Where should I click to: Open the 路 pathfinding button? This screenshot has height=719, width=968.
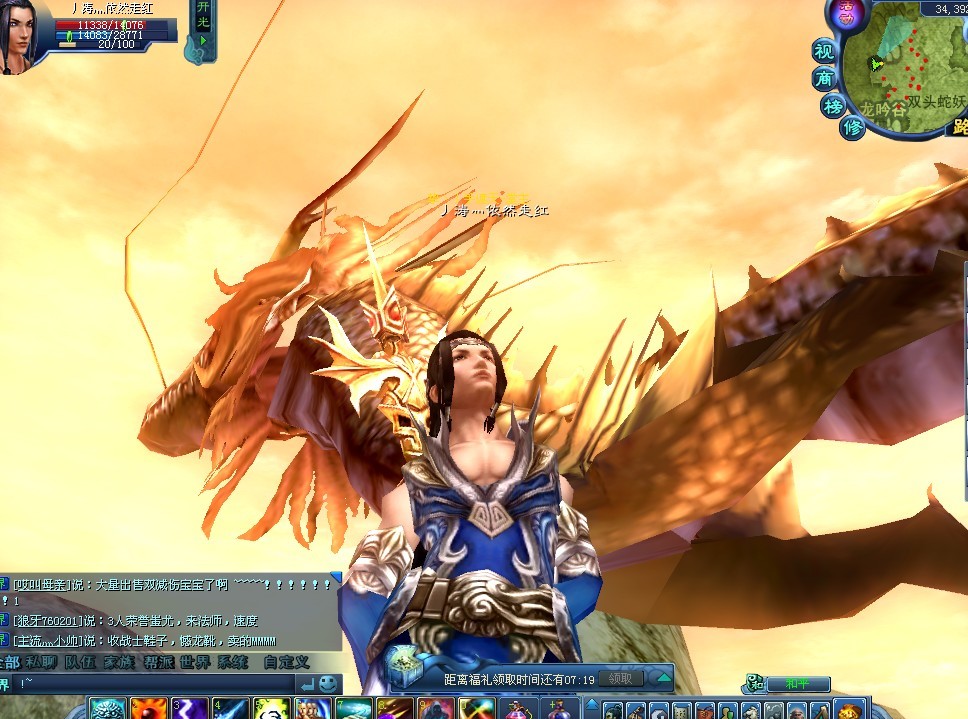coord(958,126)
